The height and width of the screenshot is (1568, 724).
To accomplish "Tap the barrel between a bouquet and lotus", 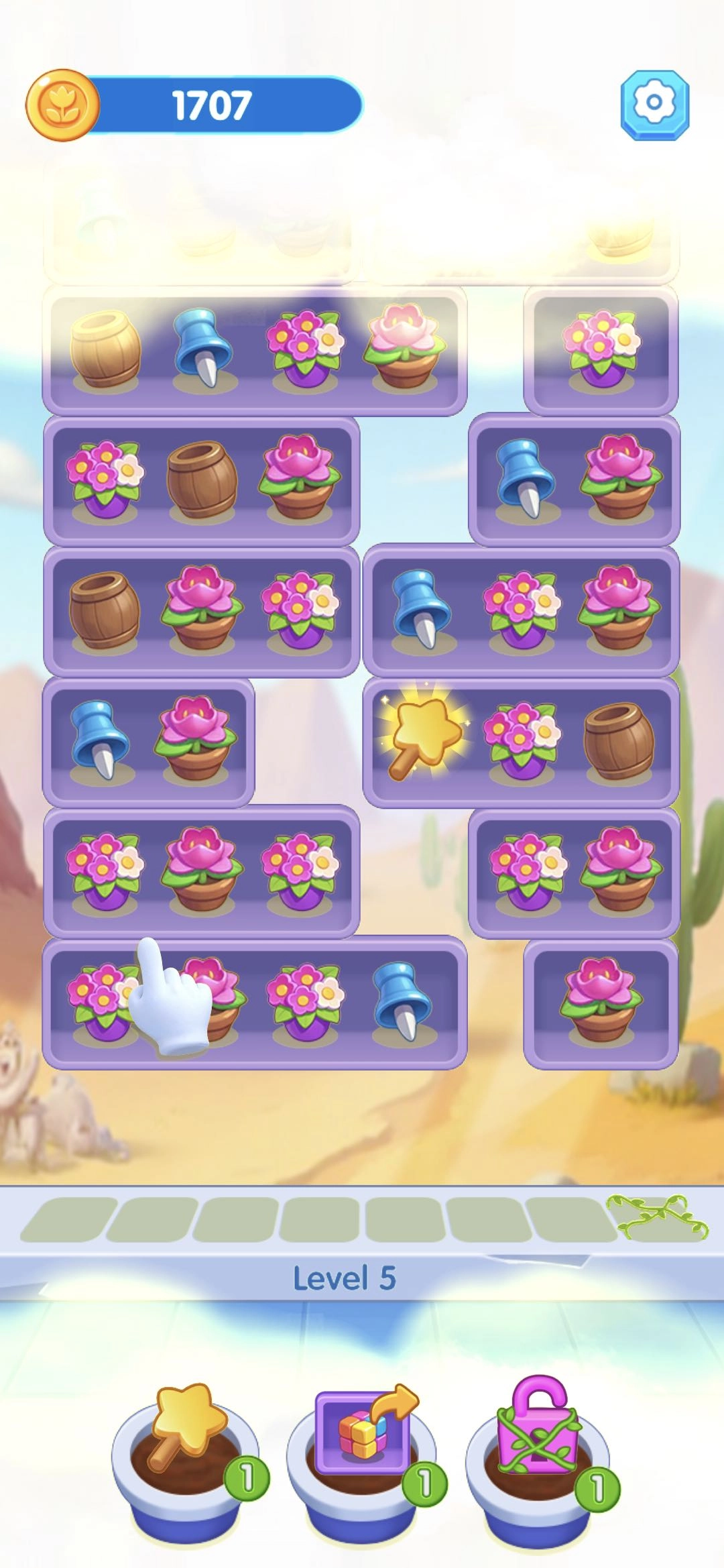I will (202, 479).
